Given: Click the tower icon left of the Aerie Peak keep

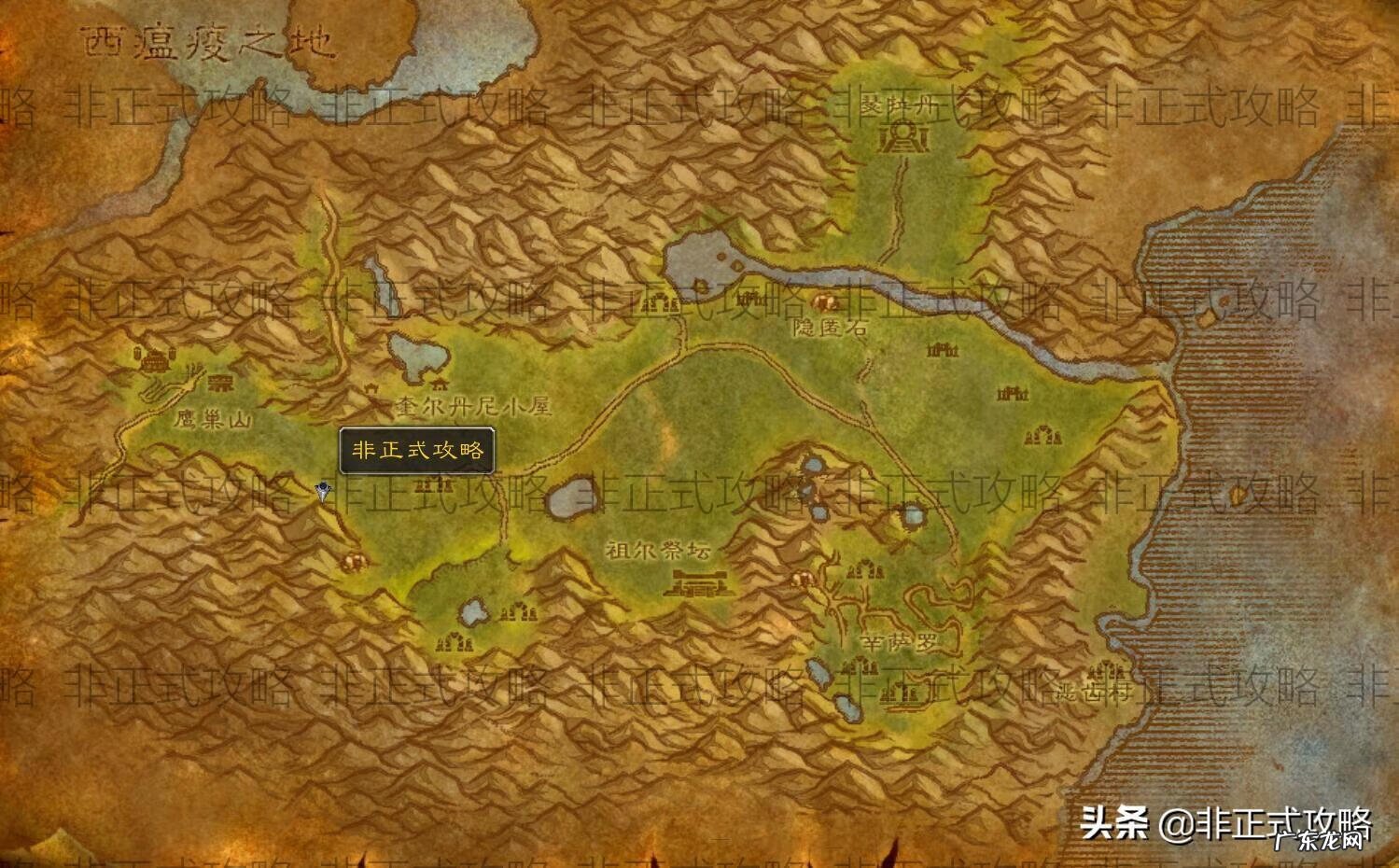Looking at the screenshot, I should tap(137, 354).
